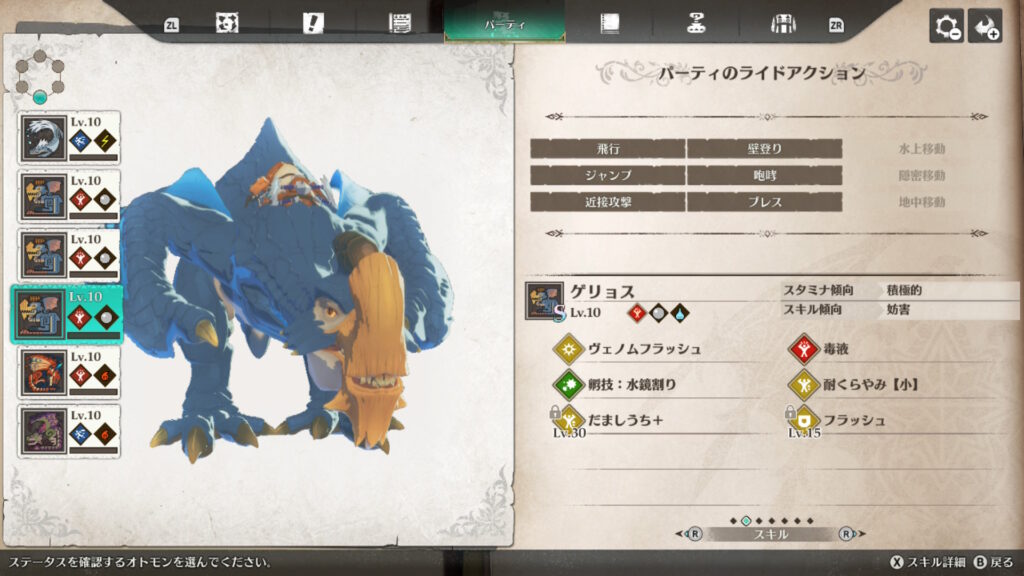Switch to the armor equipment tab
Screen dimensions: 1024x576
pos(783,22)
